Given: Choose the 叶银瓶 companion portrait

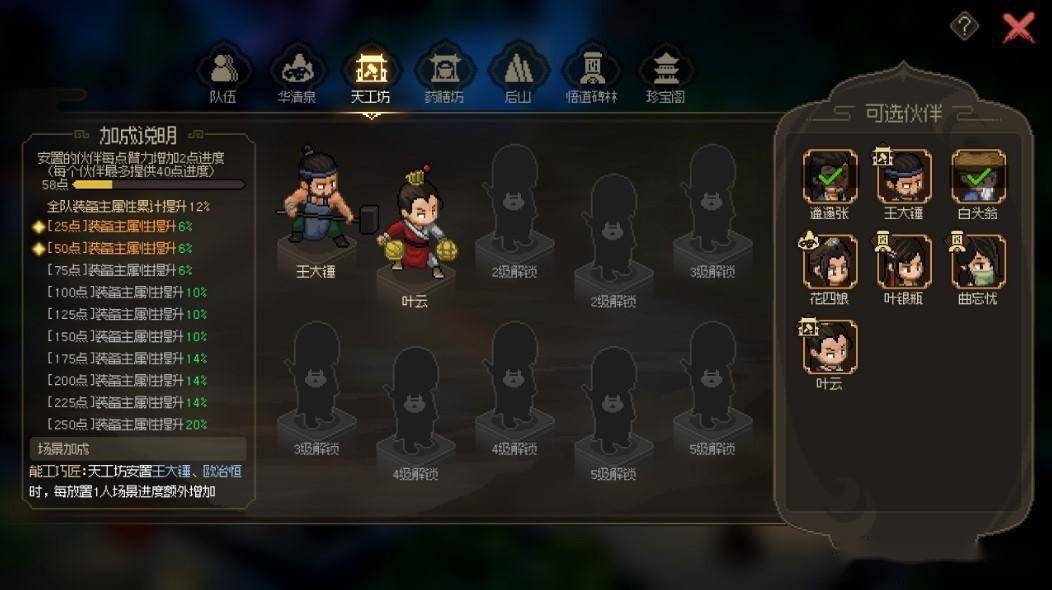Looking at the screenshot, I should pyautogui.click(x=904, y=262).
